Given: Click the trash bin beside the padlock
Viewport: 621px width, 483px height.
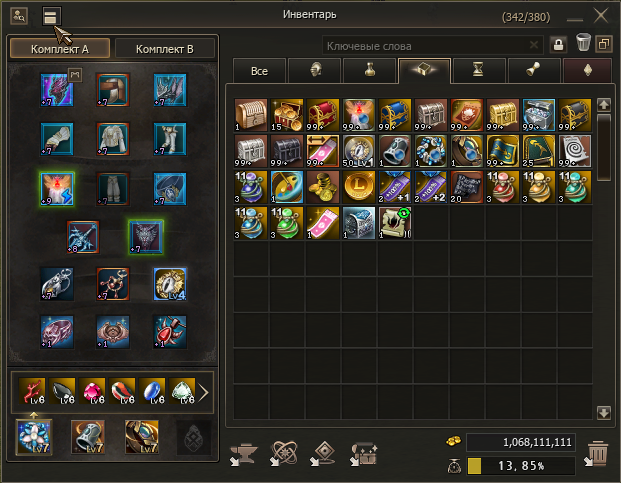Looking at the screenshot, I should 582,45.
